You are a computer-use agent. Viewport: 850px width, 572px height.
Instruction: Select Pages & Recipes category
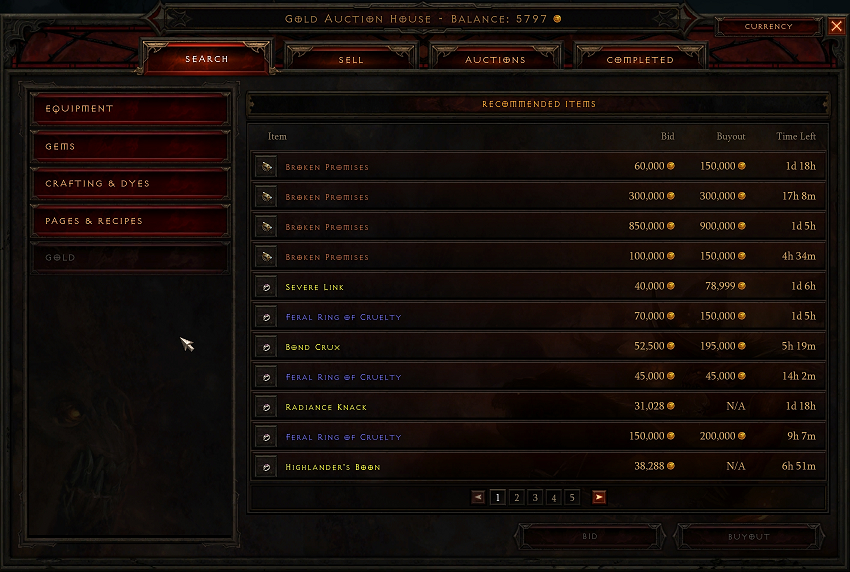(x=131, y=220)
